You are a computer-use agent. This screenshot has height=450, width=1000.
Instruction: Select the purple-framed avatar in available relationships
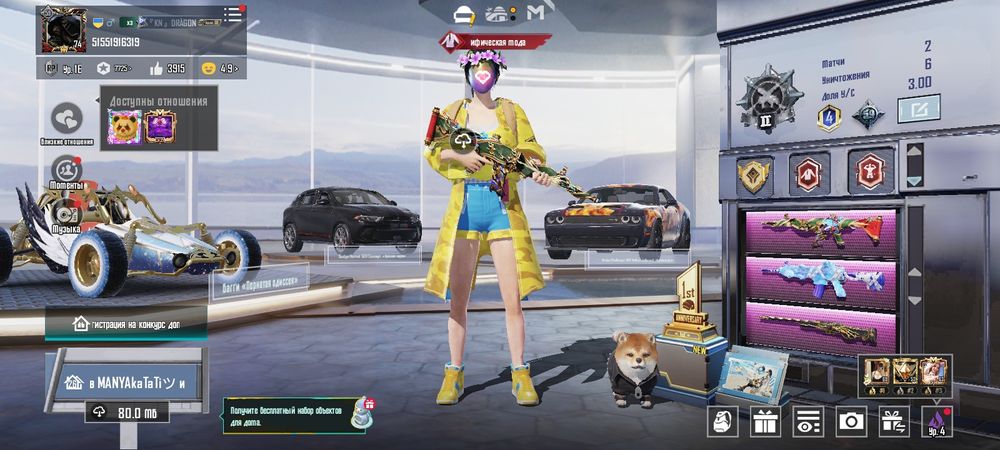click(161, 127)
